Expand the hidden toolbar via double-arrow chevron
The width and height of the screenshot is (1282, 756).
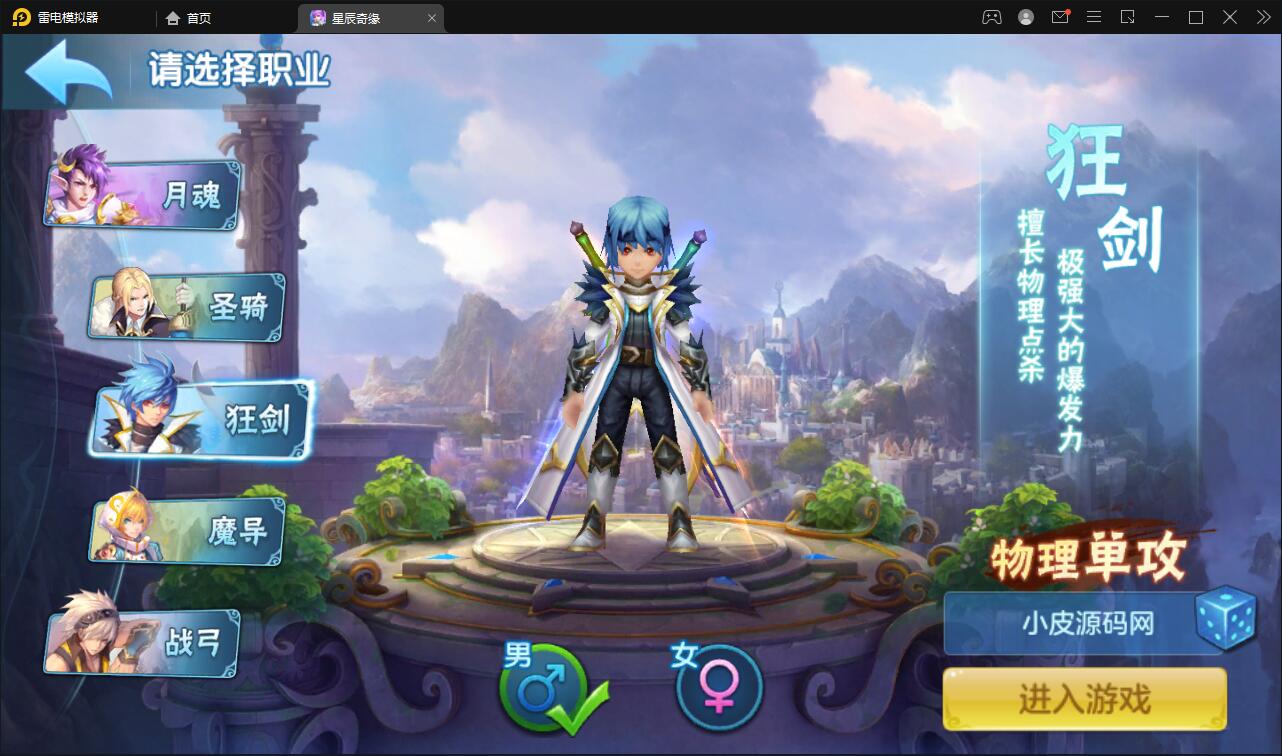[1262, 17]
